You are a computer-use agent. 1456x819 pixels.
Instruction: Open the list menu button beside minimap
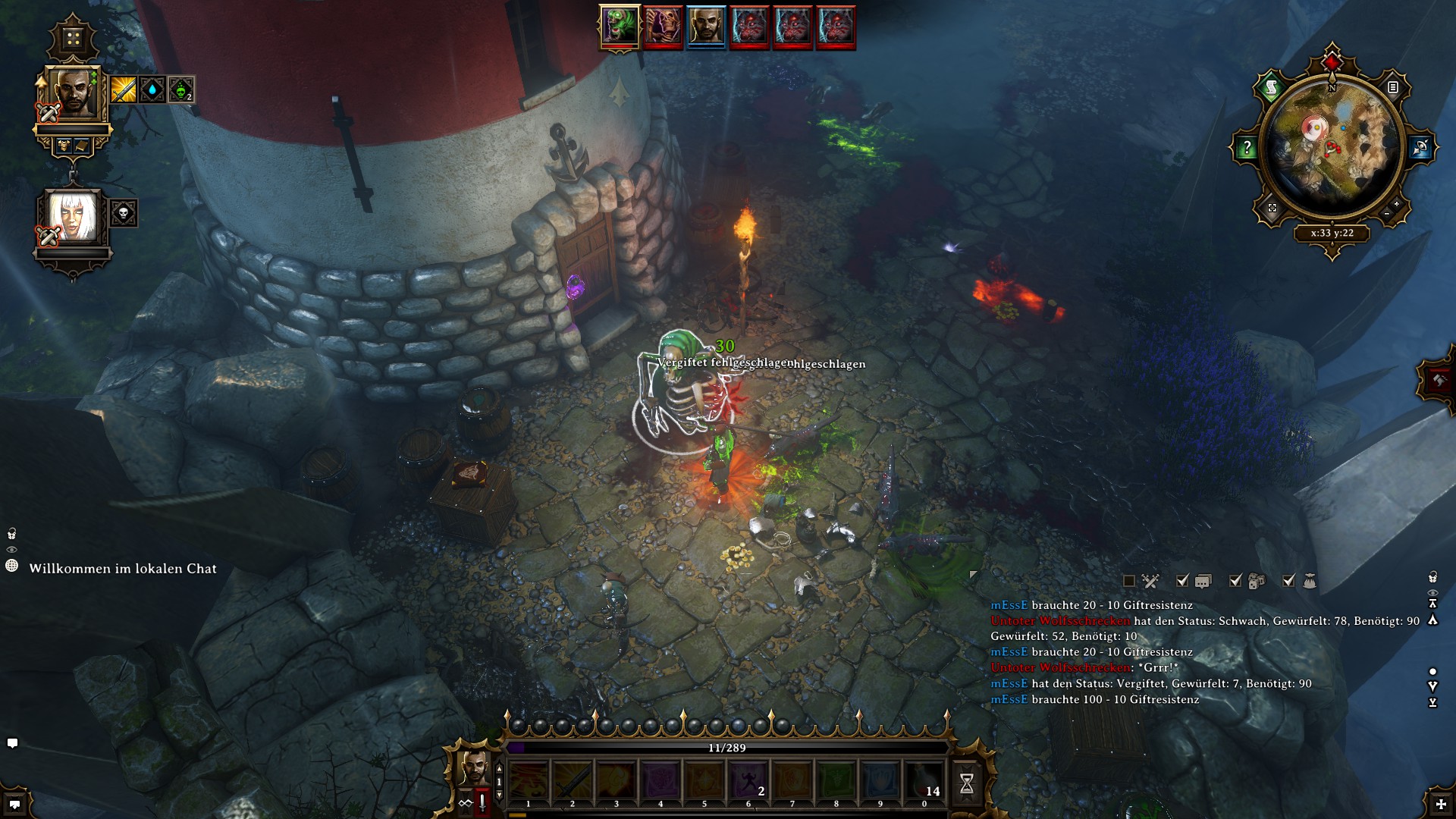point(1393,87)
